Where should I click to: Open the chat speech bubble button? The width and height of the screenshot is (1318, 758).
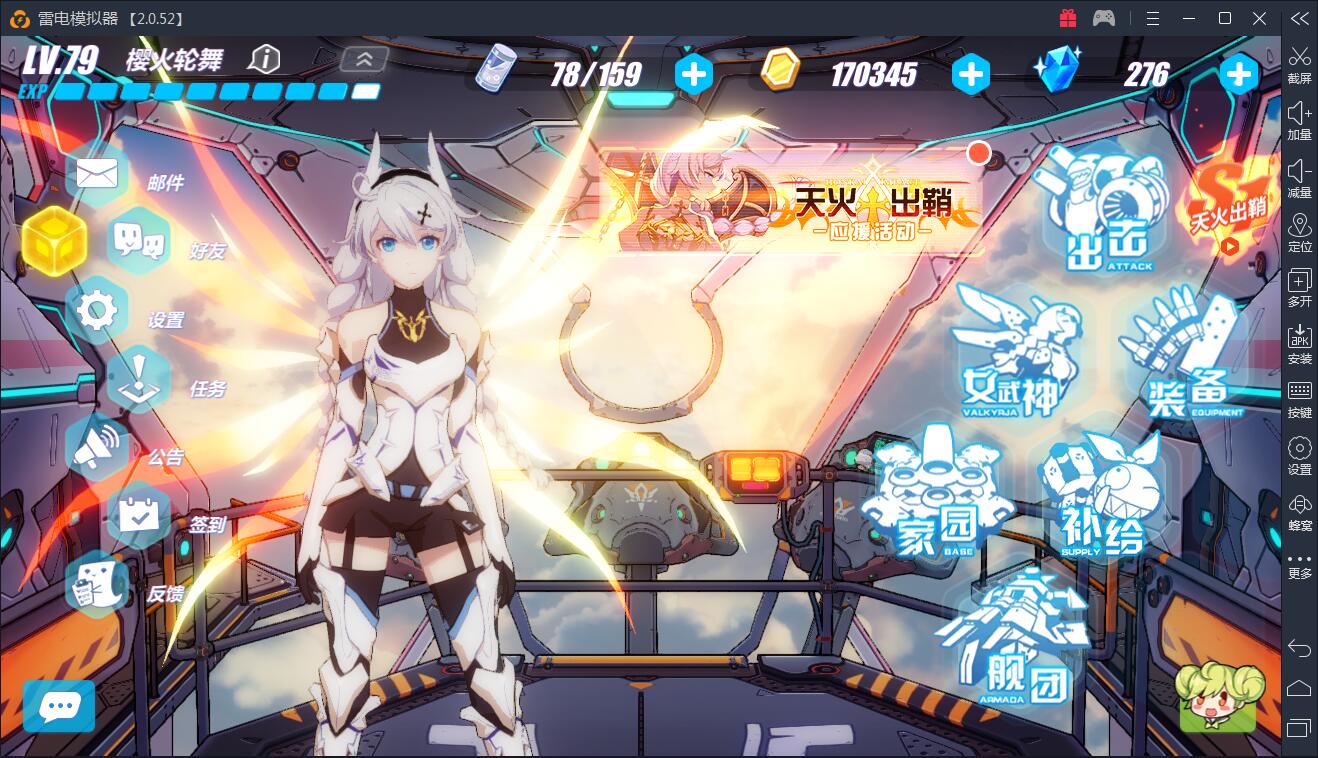pos(59,706)
